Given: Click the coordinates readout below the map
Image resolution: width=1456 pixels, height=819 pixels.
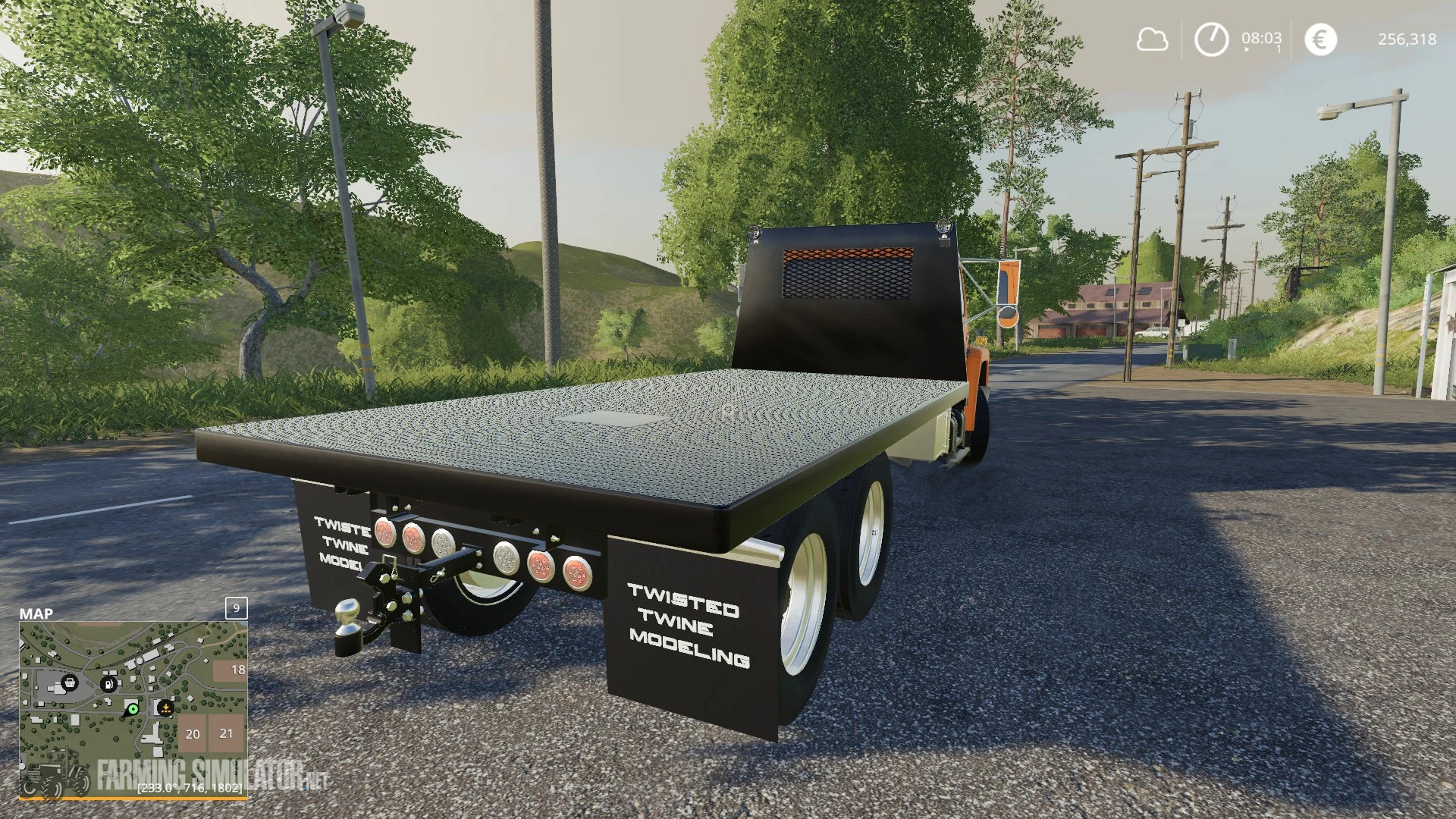Looking at the screenshot, I should (191, 787).
